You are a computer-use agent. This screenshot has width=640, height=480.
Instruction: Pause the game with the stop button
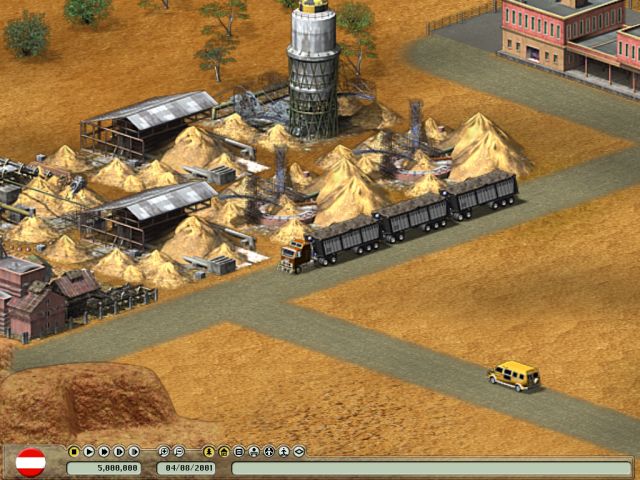click(x=74, y=451)
